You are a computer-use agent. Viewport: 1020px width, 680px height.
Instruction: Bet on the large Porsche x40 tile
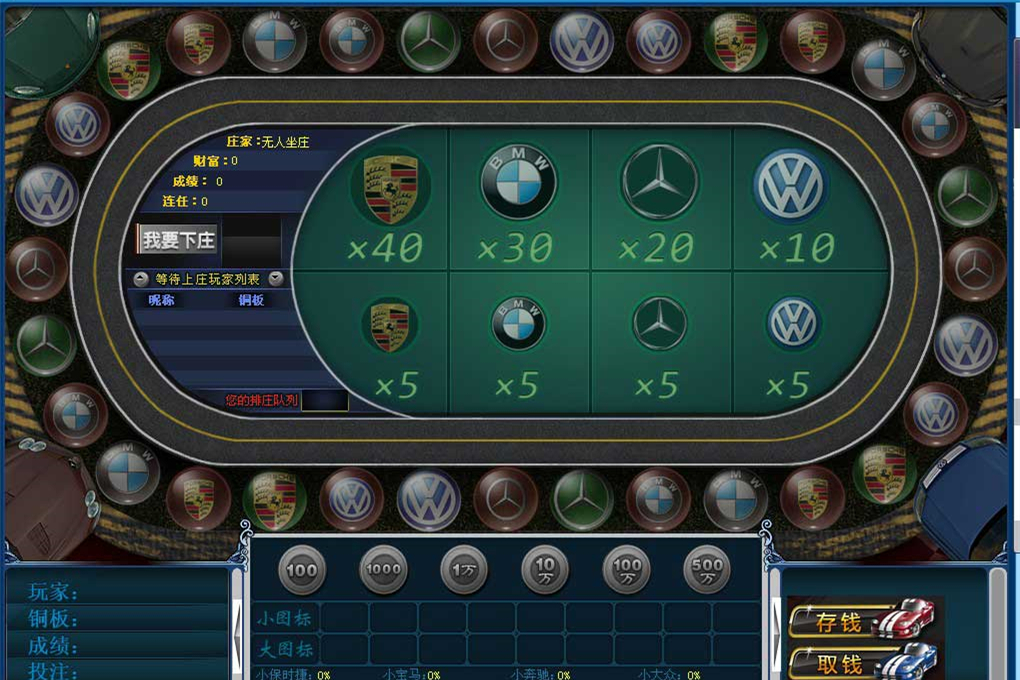point(389,205)
